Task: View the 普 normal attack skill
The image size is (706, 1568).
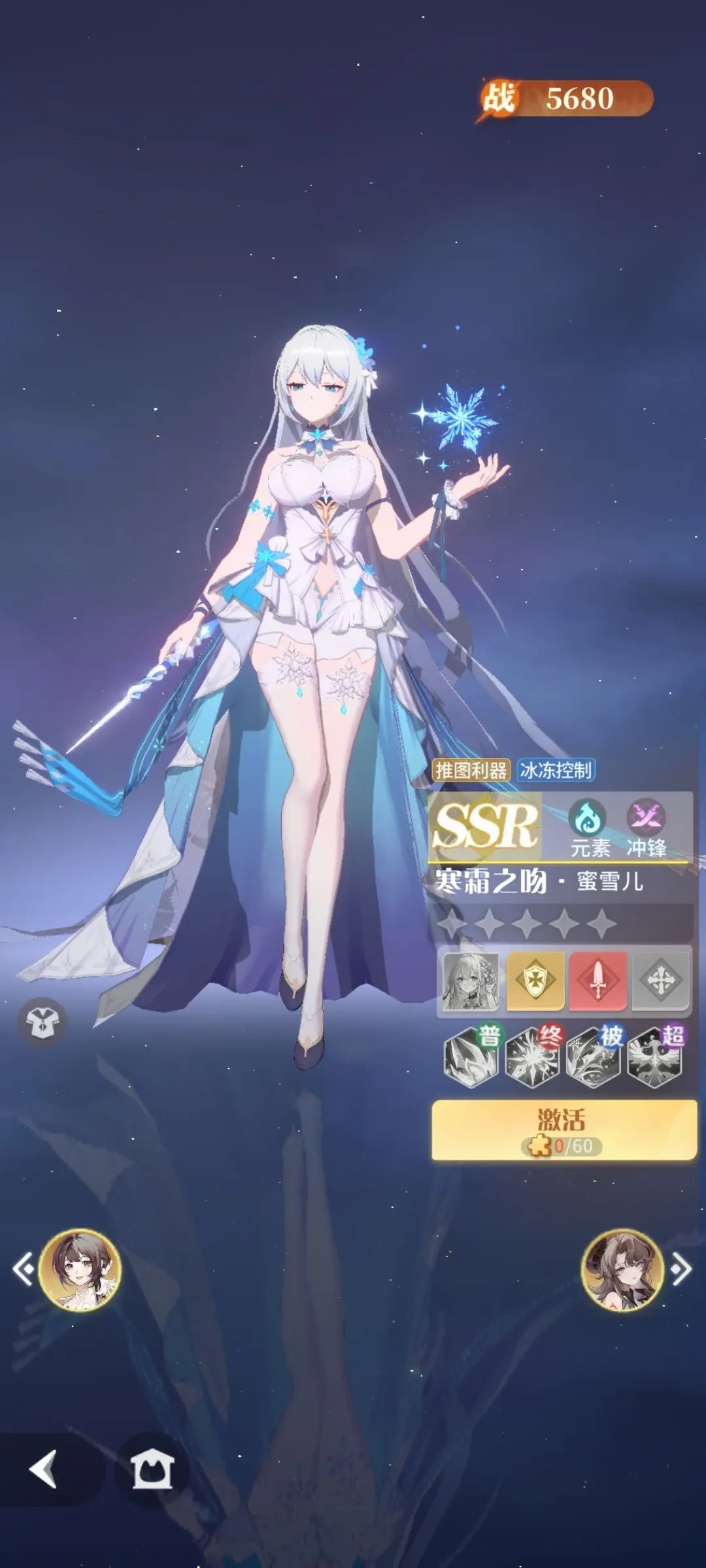Action: click(471, 1056)
